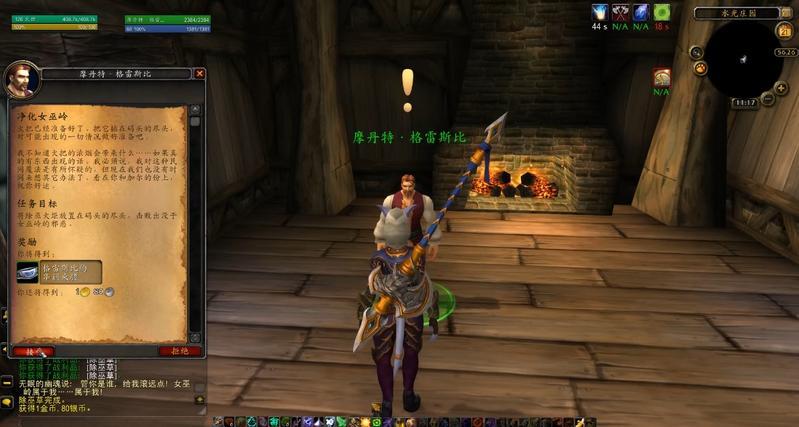Click the minimap clock showing 11:17
The width and height of the screenshot is (799, 427).
(x=746, y=102)
